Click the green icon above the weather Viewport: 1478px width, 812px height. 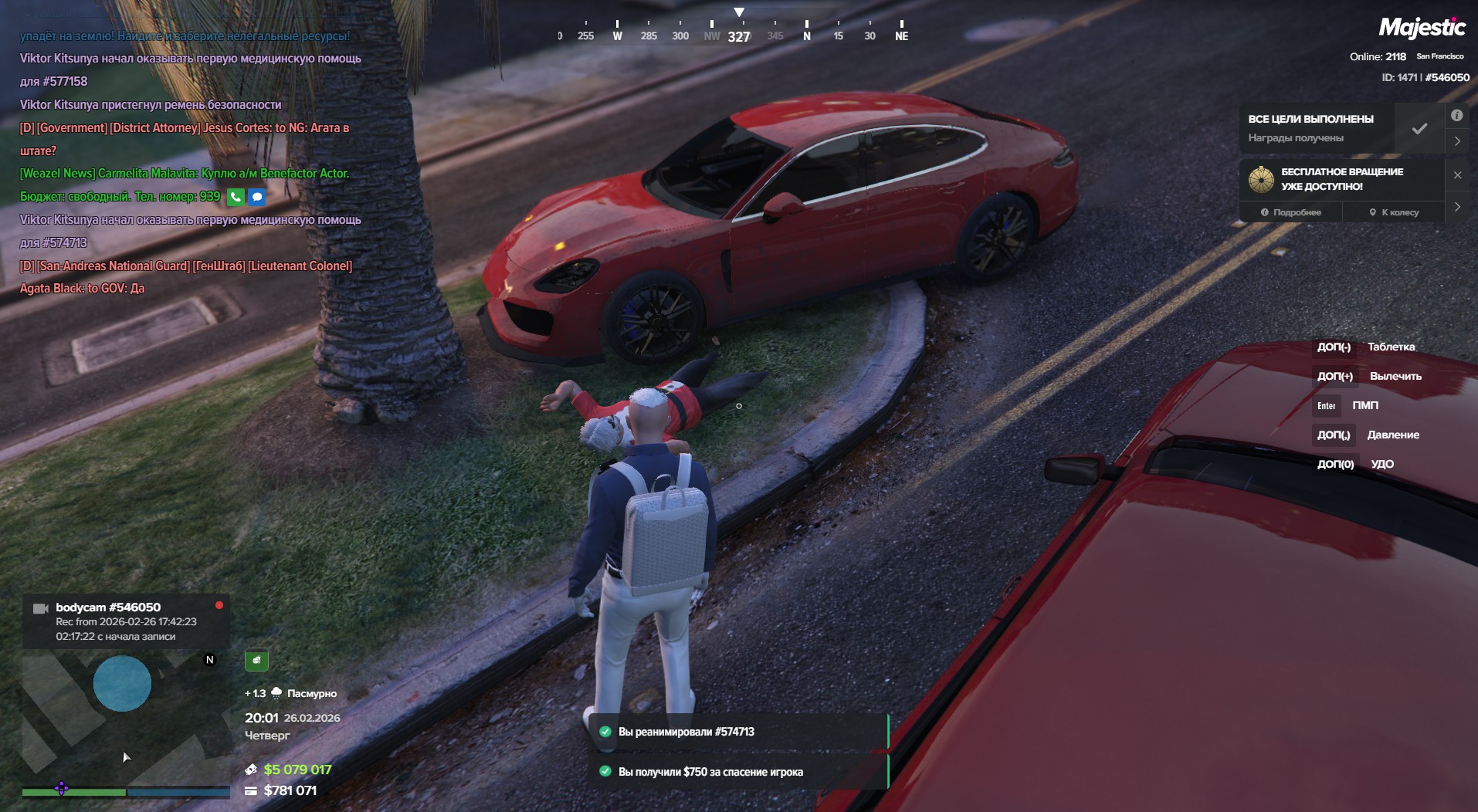coord(256,660)
